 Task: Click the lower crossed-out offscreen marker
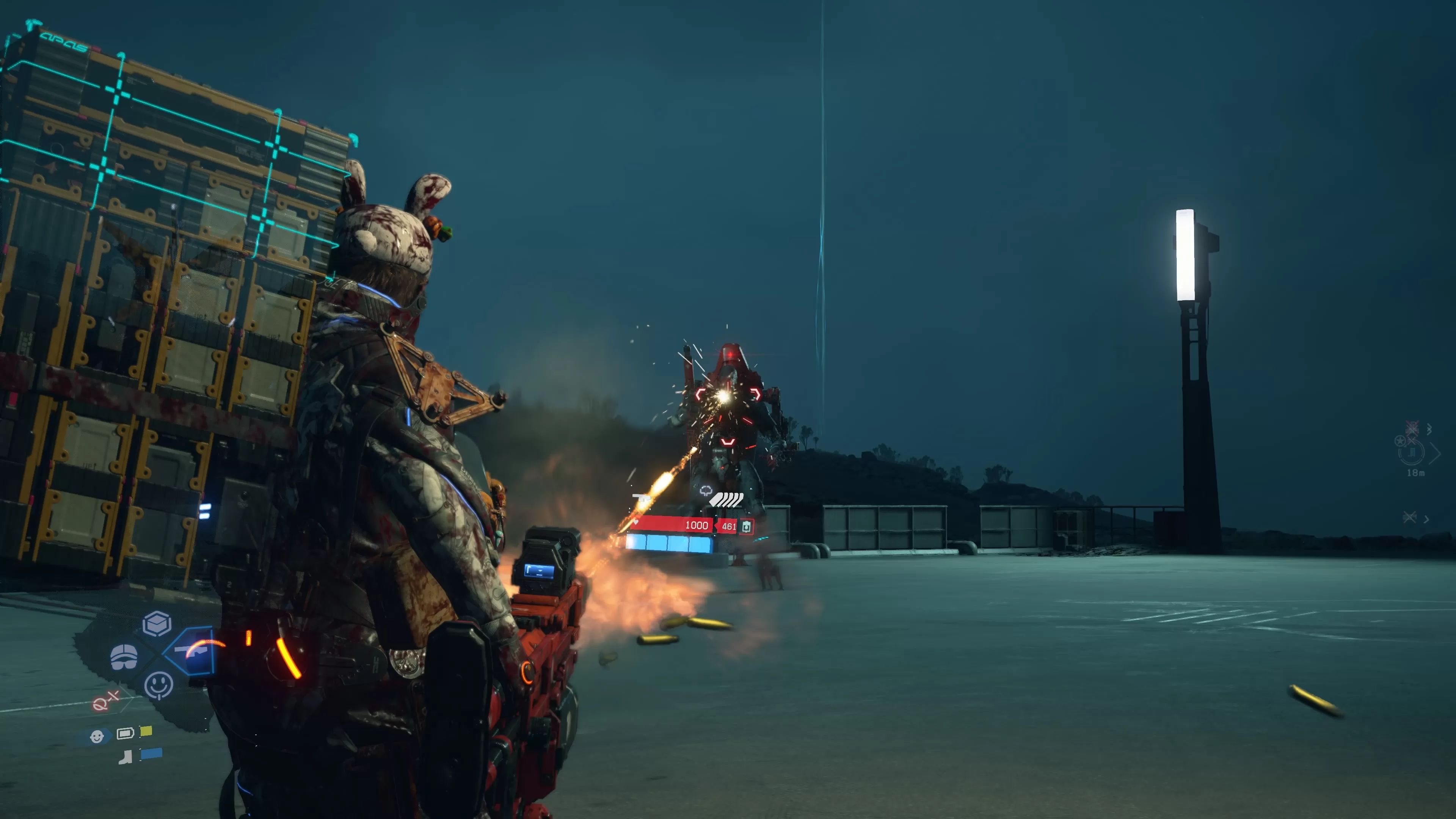[x=1410, y=517]
